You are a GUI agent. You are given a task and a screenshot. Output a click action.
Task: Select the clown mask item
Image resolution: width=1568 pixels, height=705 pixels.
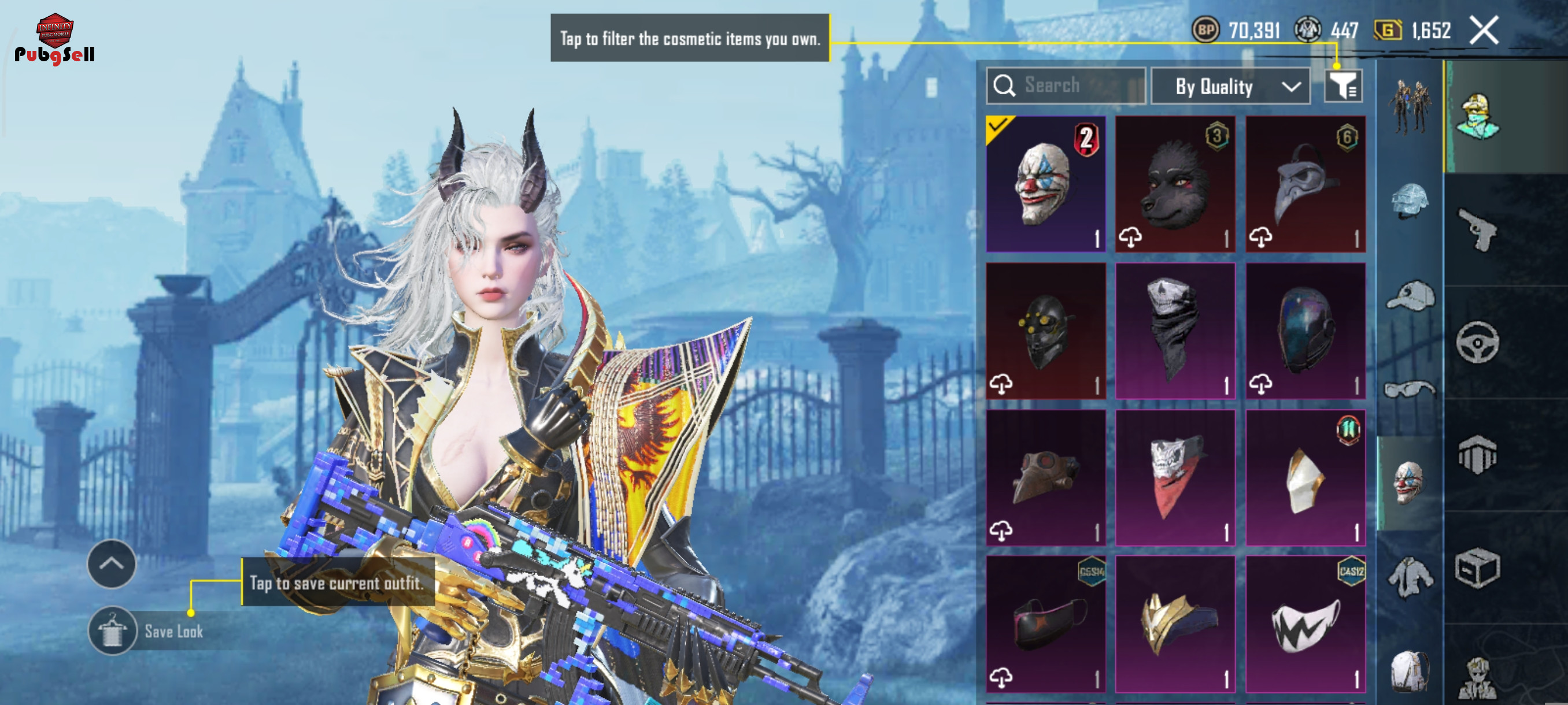[x=1045, y=184]
